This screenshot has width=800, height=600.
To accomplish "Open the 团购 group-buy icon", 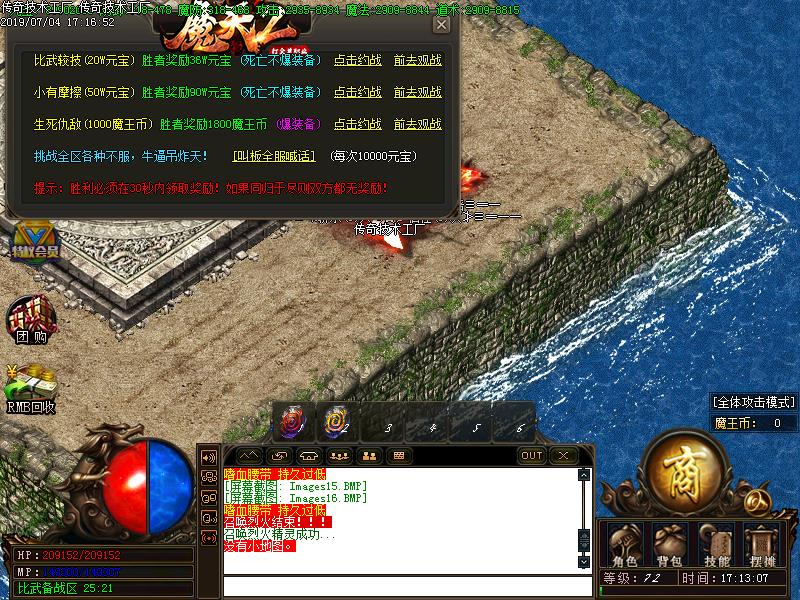I will (31, 322).
